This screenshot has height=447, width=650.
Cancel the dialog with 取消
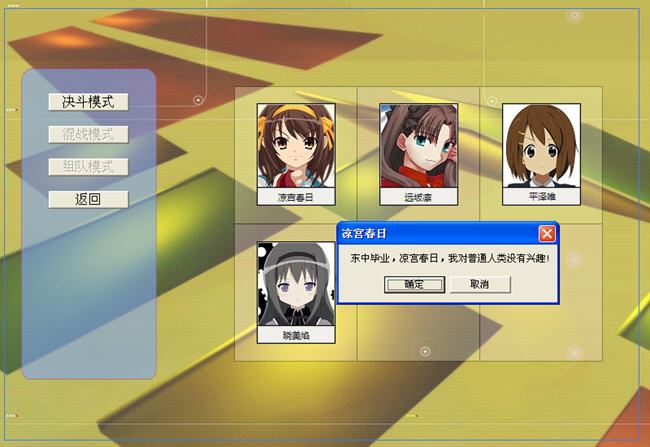(480, 284)
